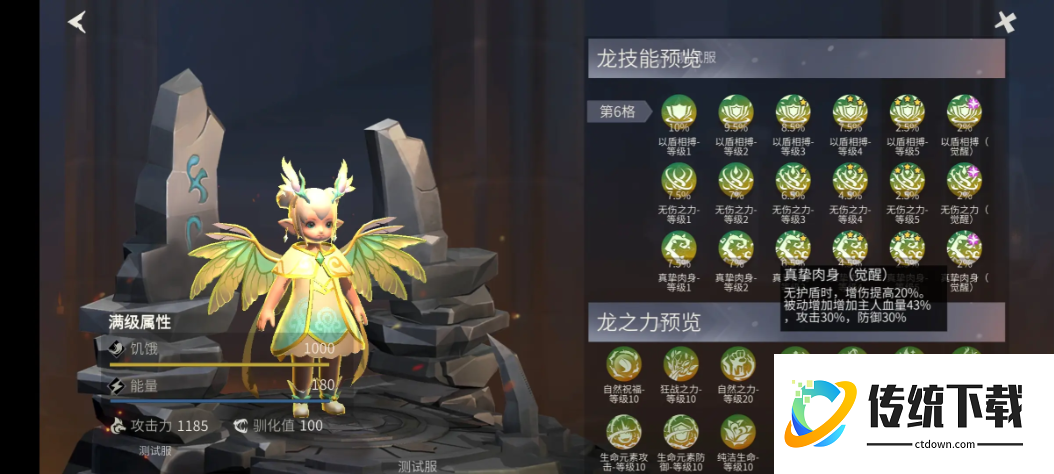View 纯洁生命 等级10 dragon power

[x=738, y=432]
